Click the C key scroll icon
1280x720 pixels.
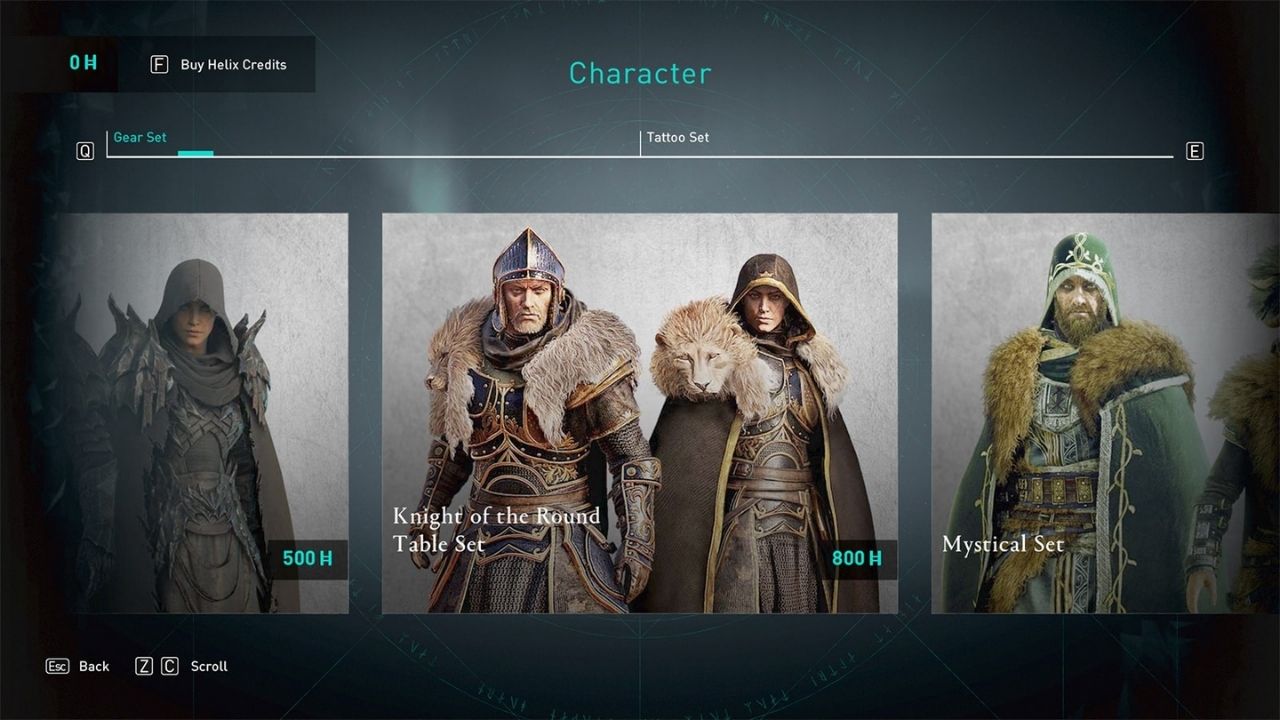(170, 665)
